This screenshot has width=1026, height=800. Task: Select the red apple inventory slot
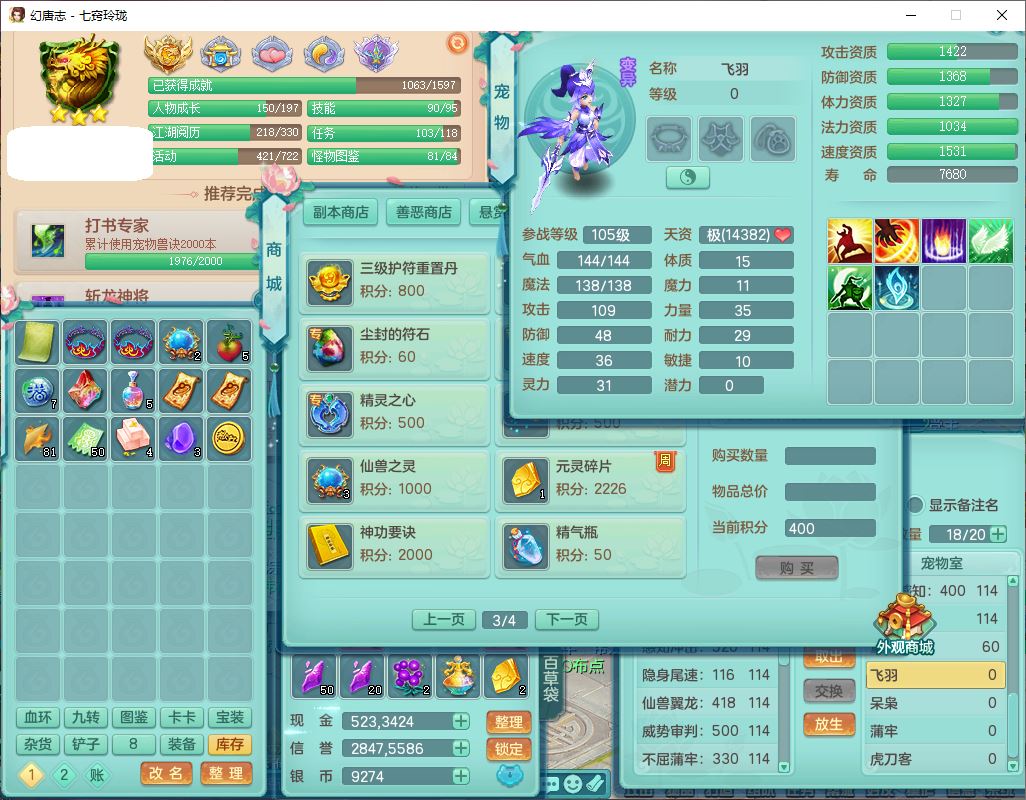pyautogui.click(x=230, y=342)
